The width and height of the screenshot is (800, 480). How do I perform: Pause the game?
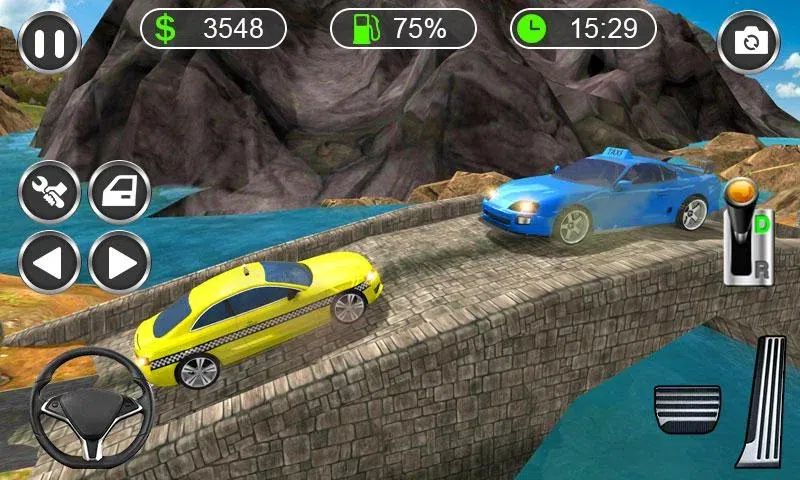pos(49,42)
